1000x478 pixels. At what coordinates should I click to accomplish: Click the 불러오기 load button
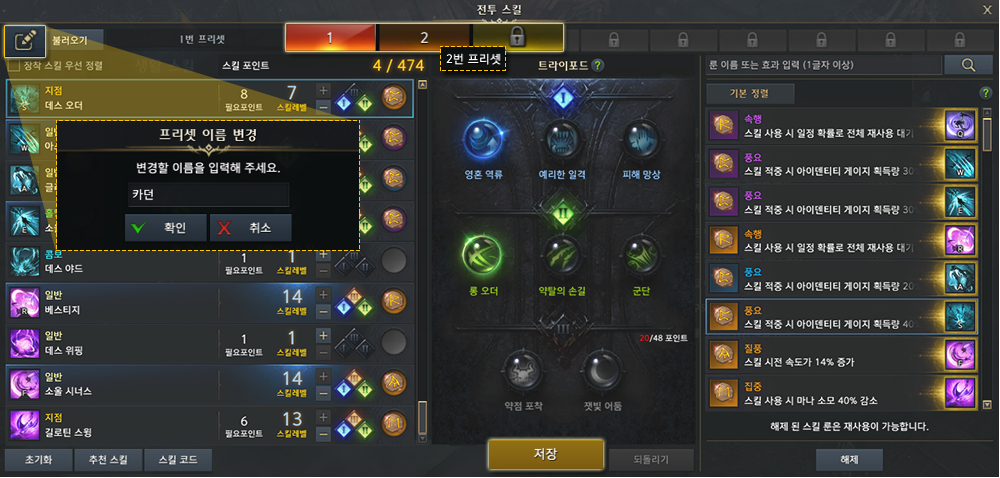click(70, 40)
